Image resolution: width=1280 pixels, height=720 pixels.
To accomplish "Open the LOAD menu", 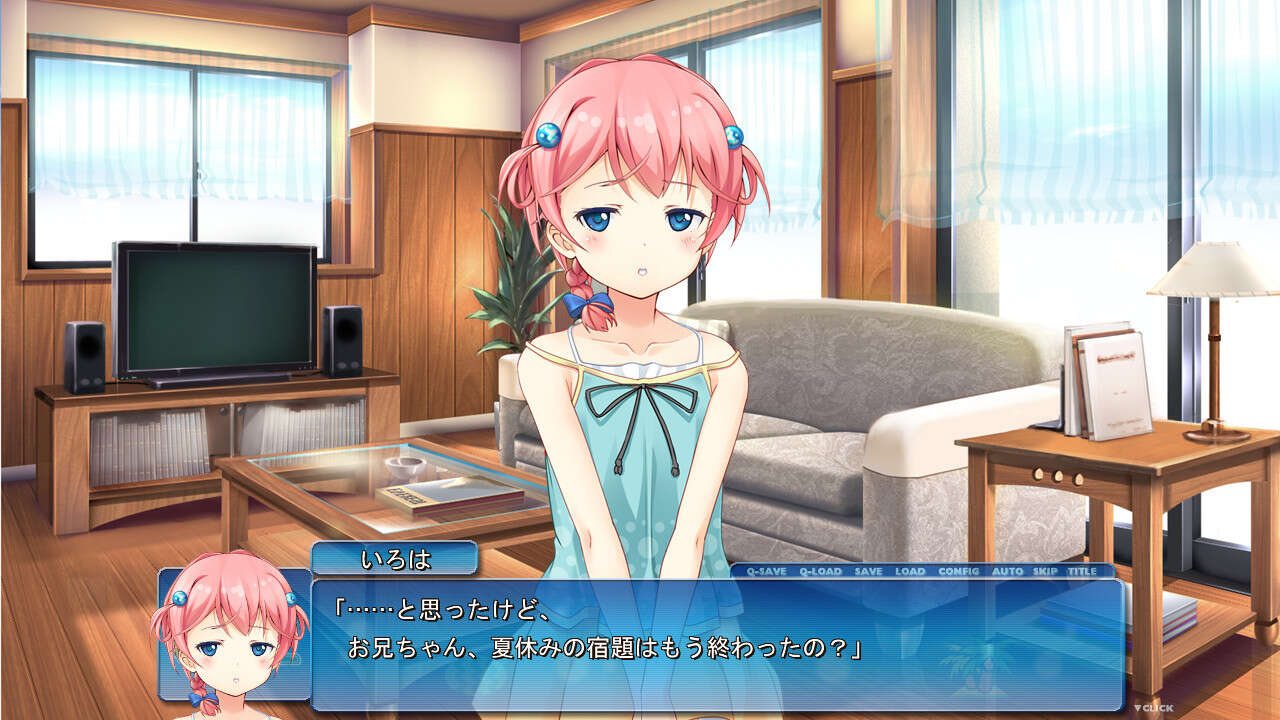I will point(910,571).
